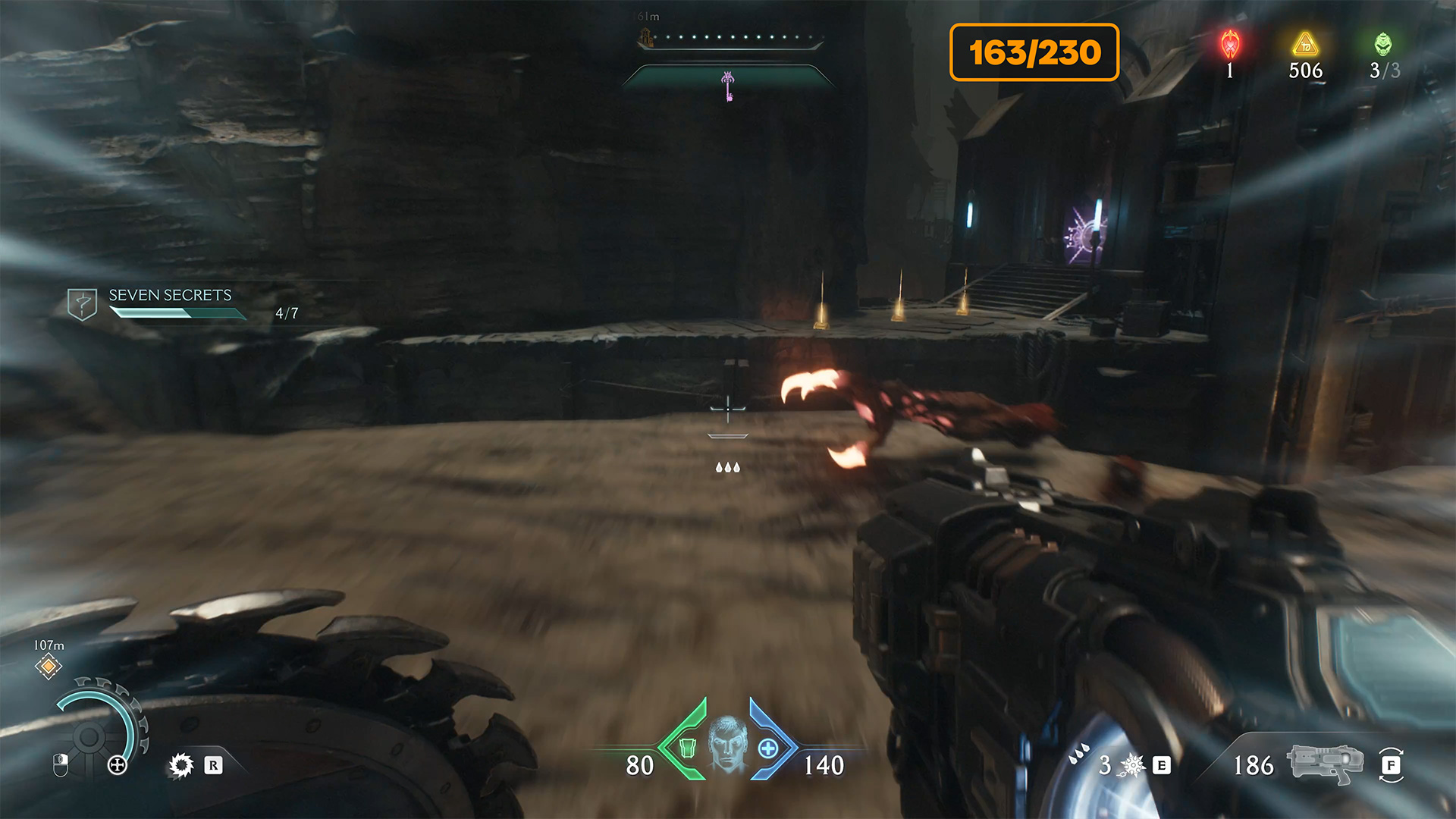Activate the shield saw ability icon
Viewport: 1456px width, 819px height.
point(181,765)
